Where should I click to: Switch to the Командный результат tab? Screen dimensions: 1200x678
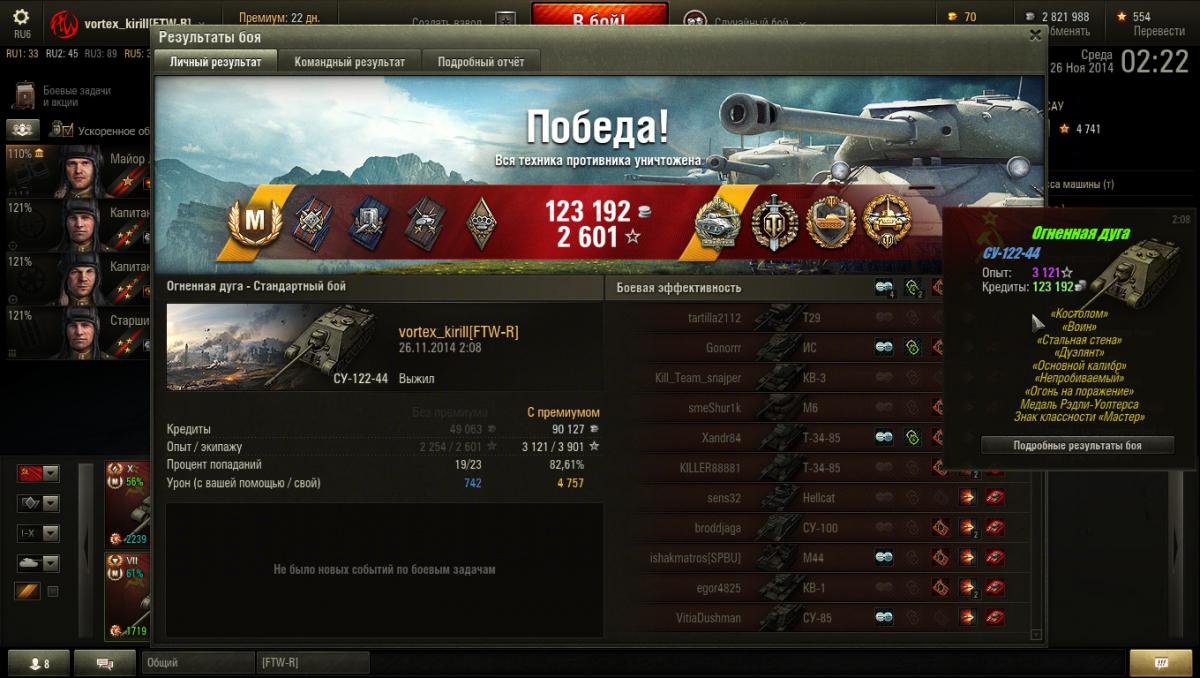point(349,62)
